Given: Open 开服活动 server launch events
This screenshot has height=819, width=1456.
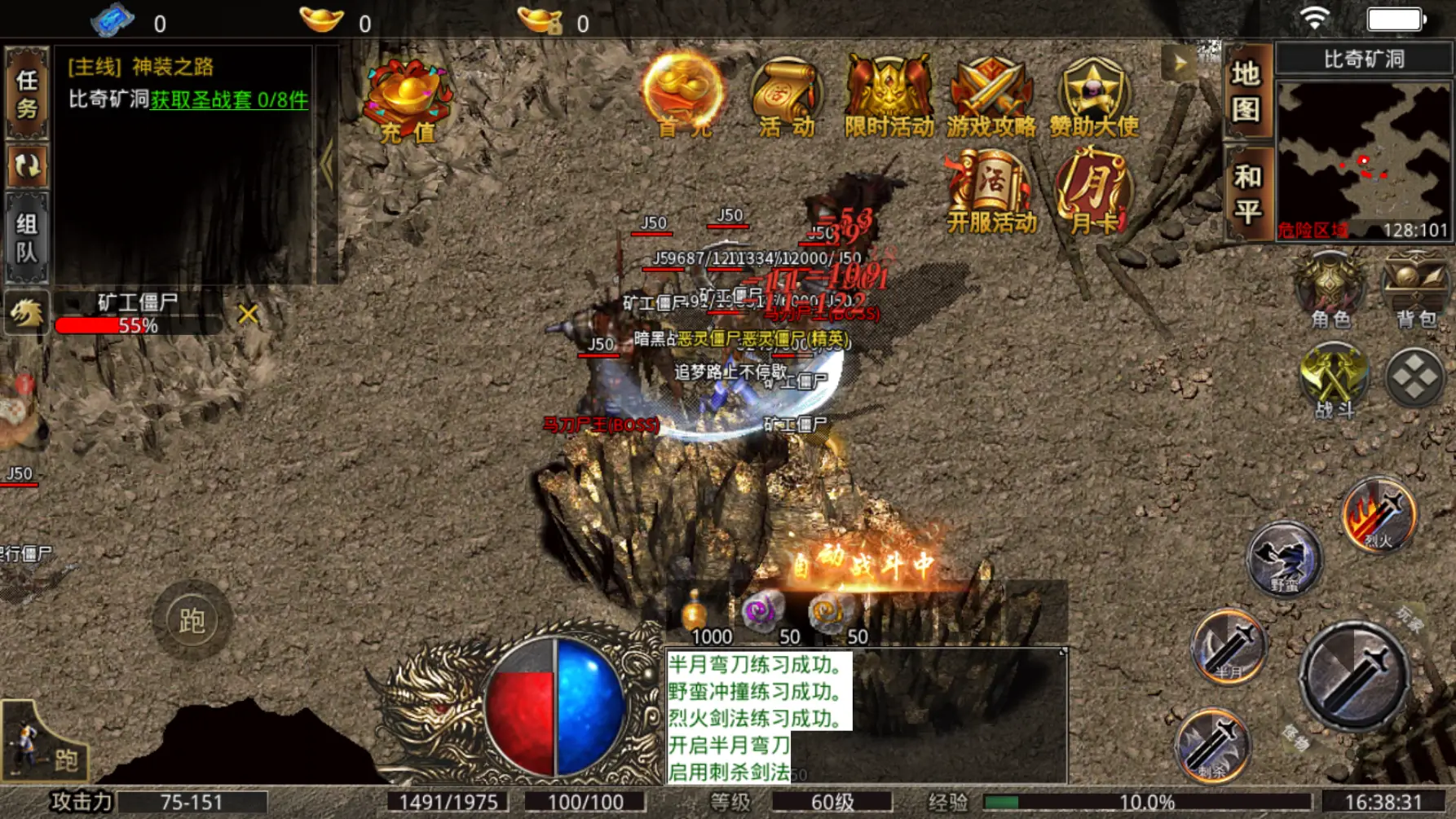Looking at the screenshot, I should pyautogui.click(x=991, y=193).
